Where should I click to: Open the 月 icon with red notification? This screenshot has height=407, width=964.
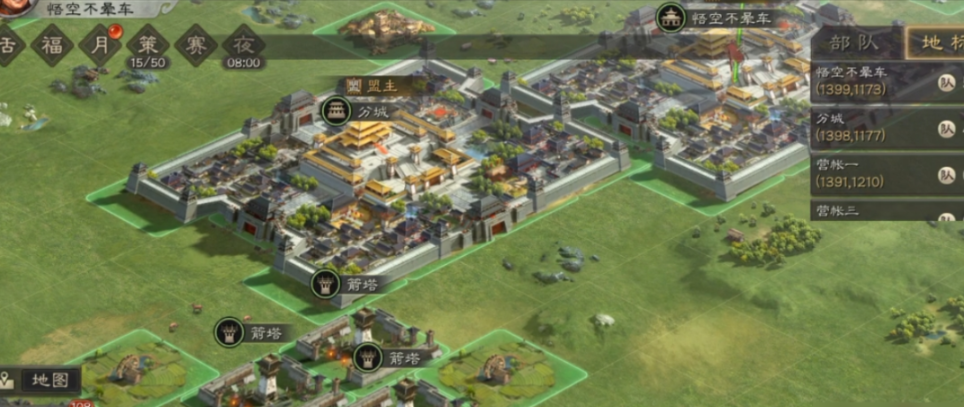point(99,44)
